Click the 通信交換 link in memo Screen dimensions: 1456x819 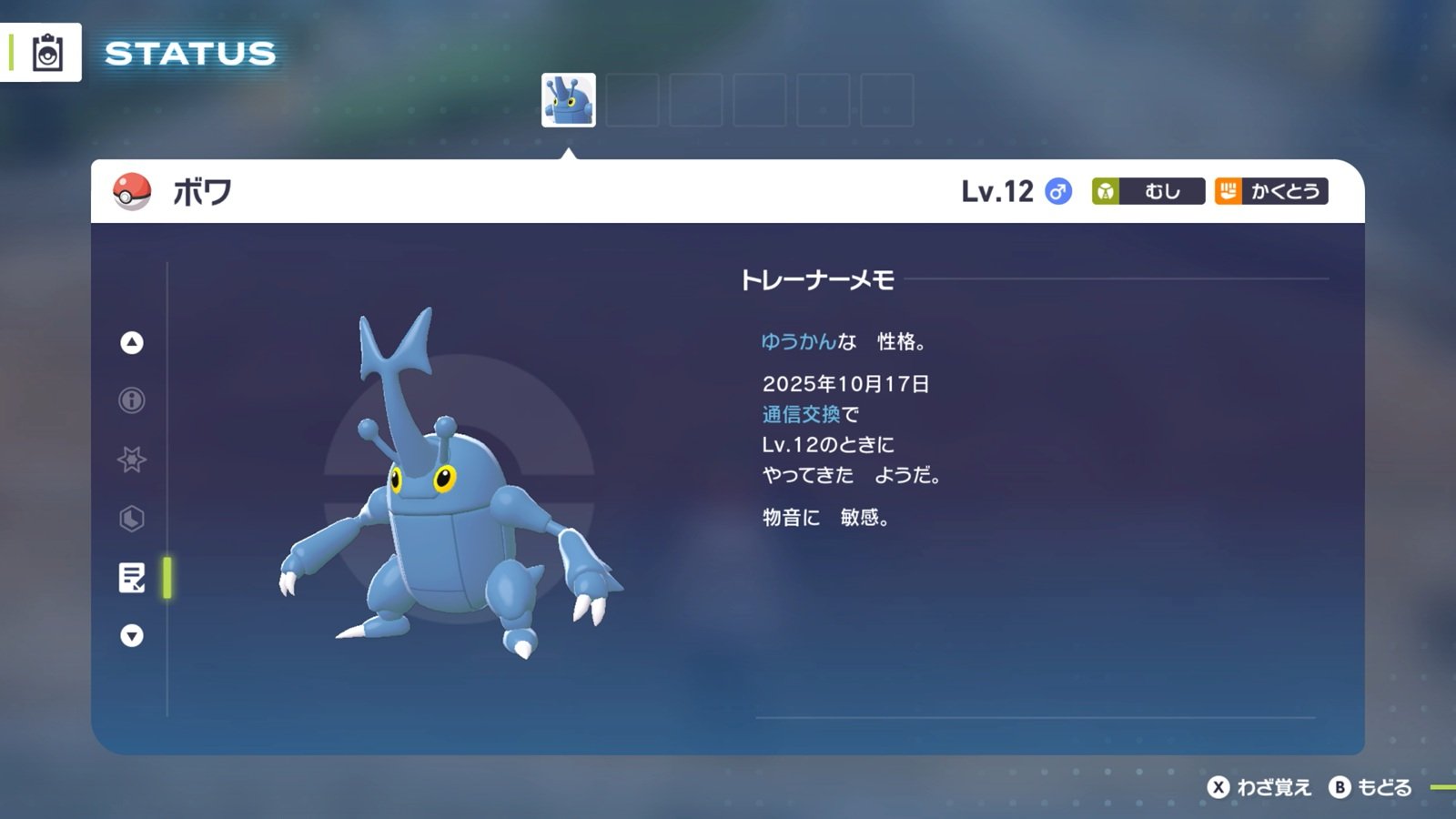point(801,414)
